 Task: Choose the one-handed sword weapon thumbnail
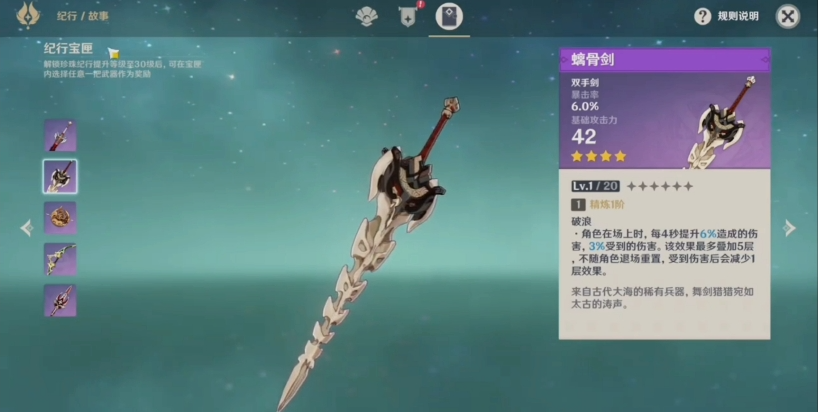coord(60,135)
